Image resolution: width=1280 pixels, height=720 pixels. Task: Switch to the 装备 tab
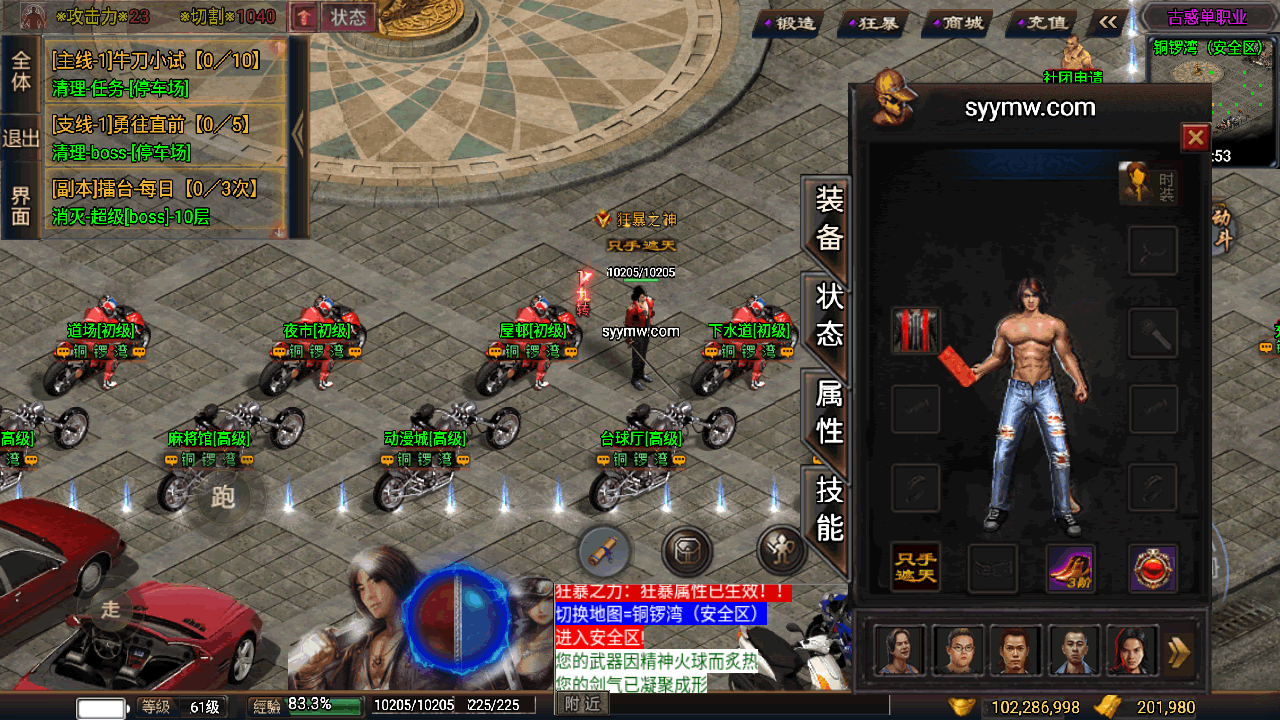click(x=829, y=218)
